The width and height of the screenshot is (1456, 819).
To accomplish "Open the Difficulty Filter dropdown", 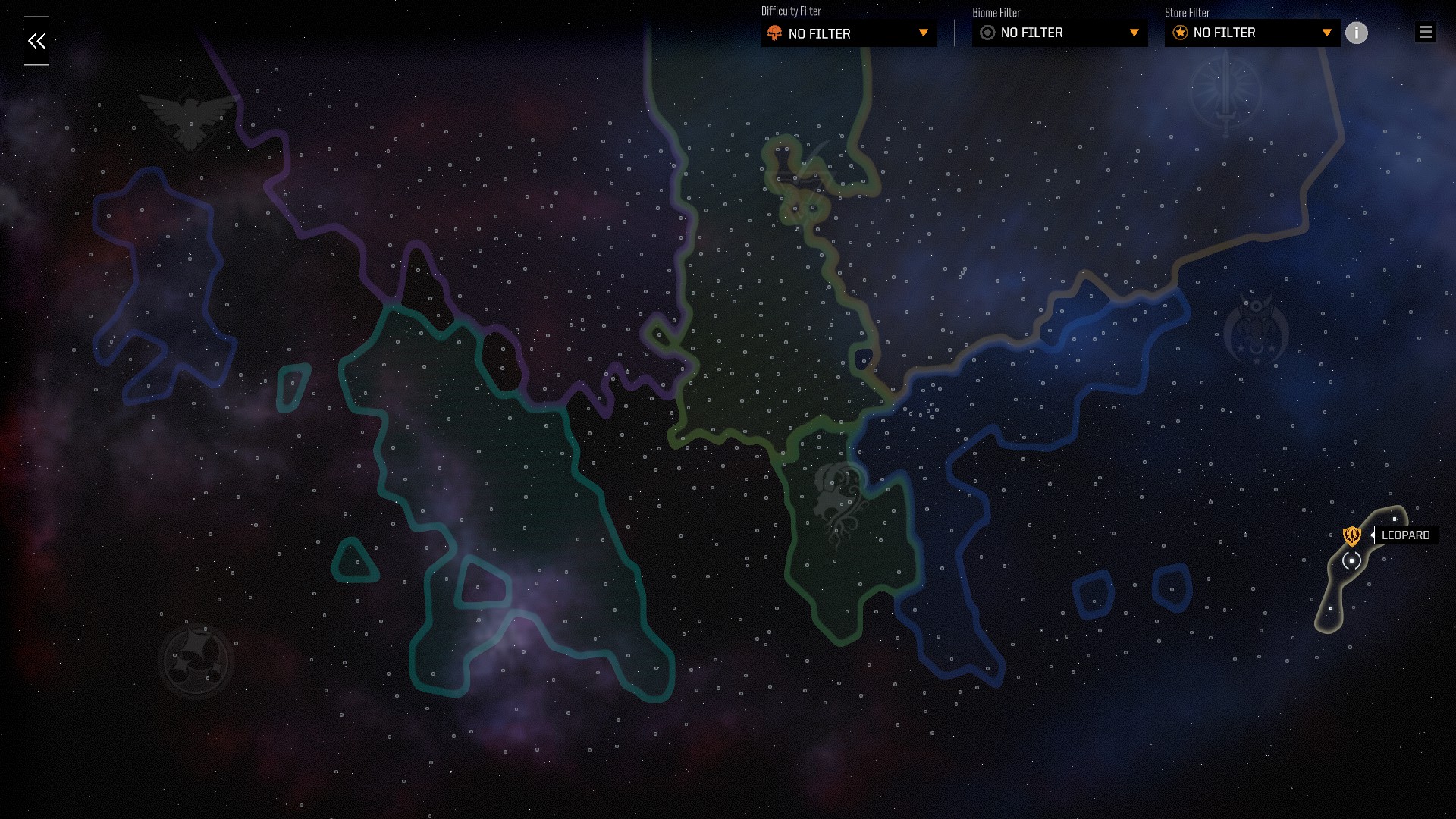I will coord(849,33).
